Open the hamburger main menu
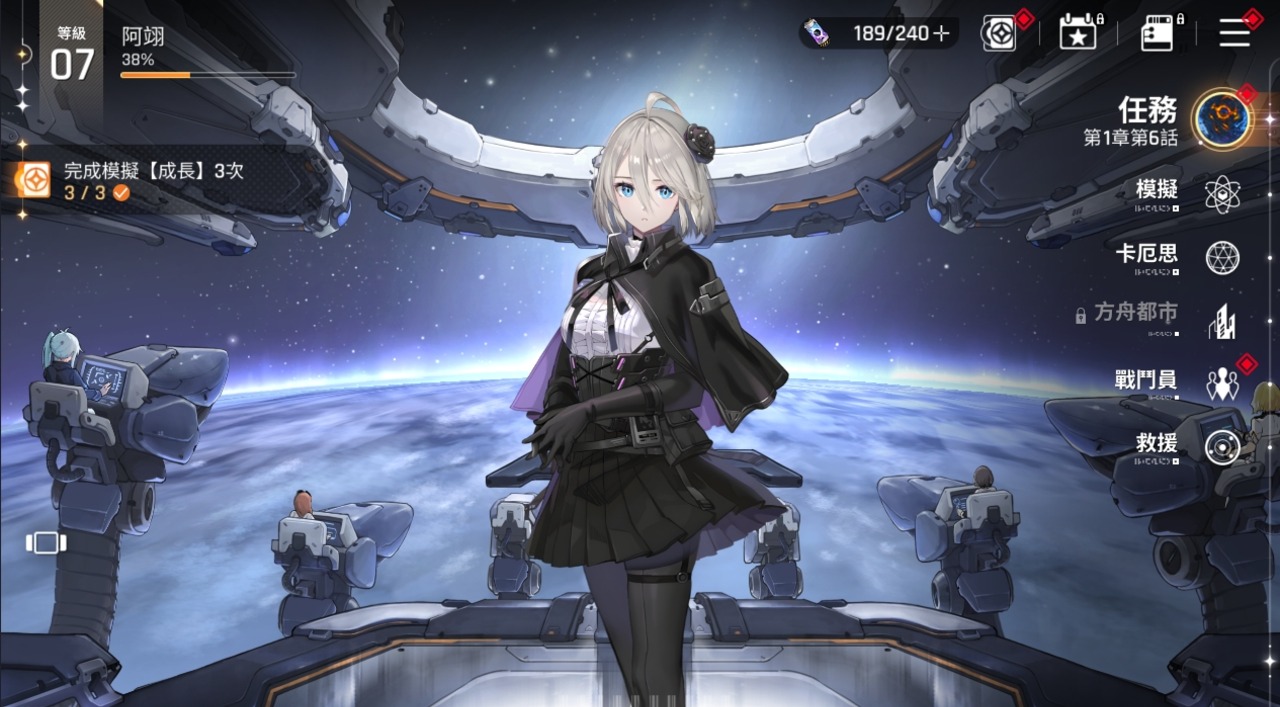The height and width of the screenshot is (707, 1280). (1235, 33)
